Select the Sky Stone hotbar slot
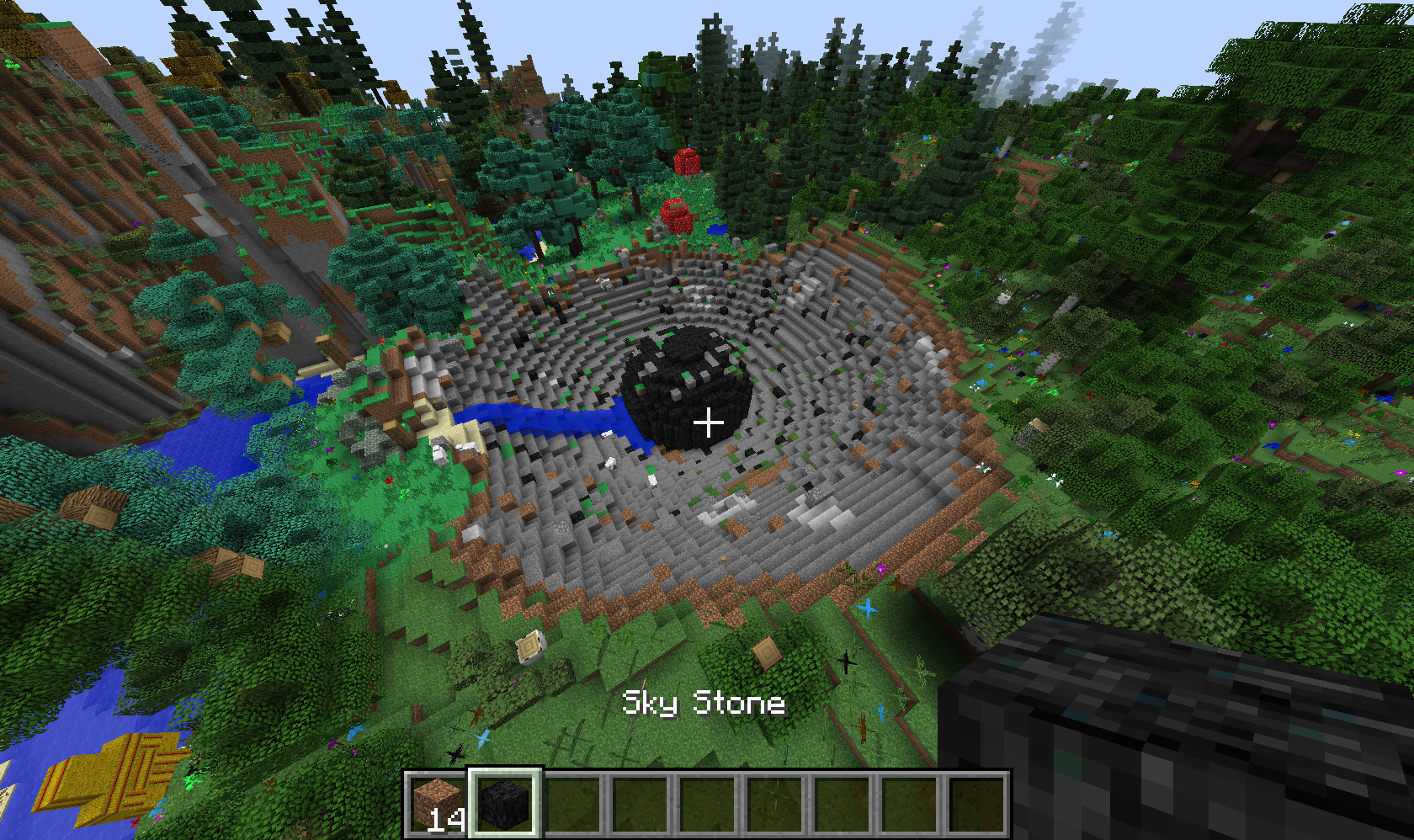Screen dimensions: 1414x840 point(504,804)
